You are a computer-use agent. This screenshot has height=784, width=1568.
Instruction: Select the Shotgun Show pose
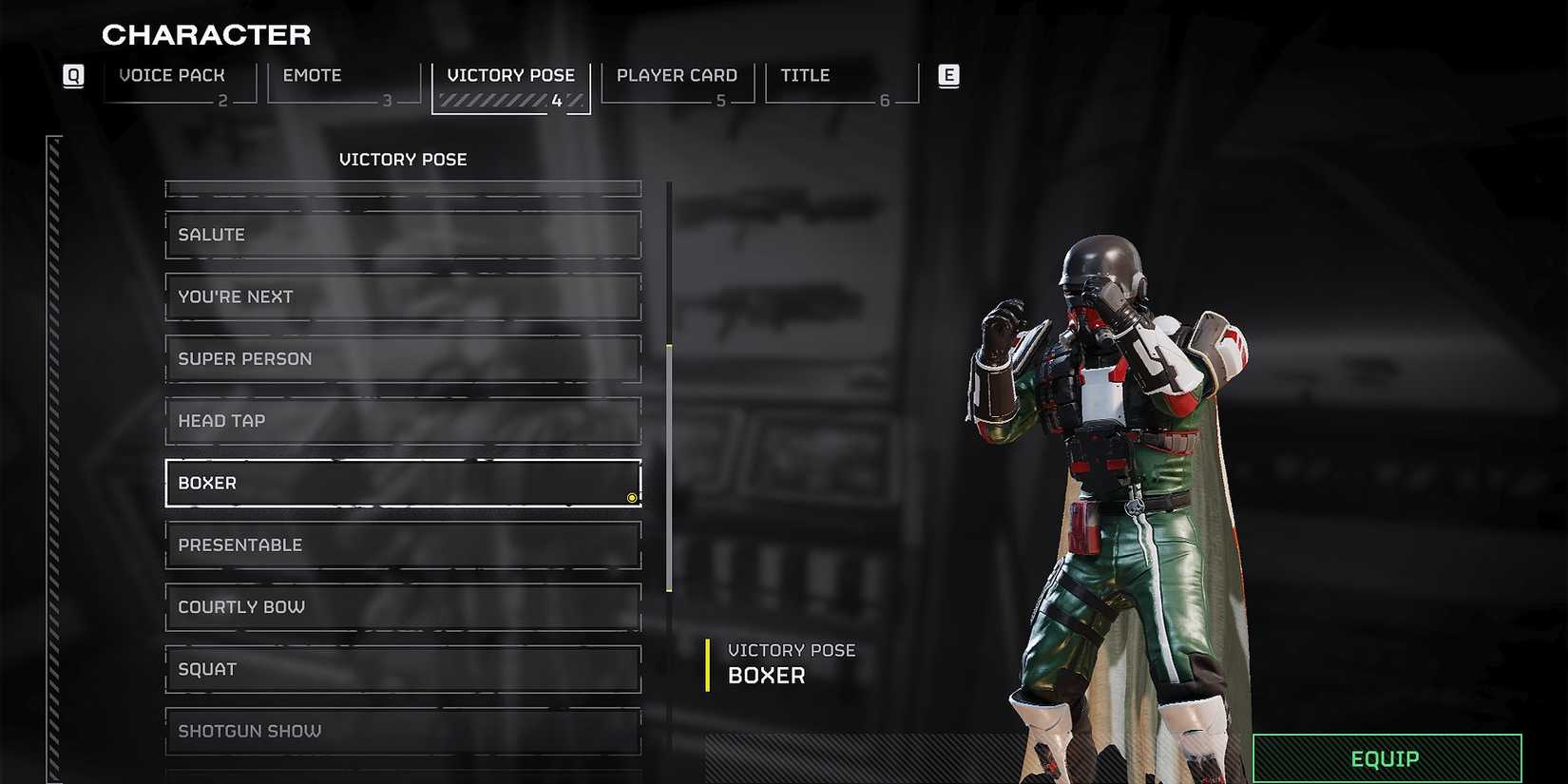click(x=403, y=731)
